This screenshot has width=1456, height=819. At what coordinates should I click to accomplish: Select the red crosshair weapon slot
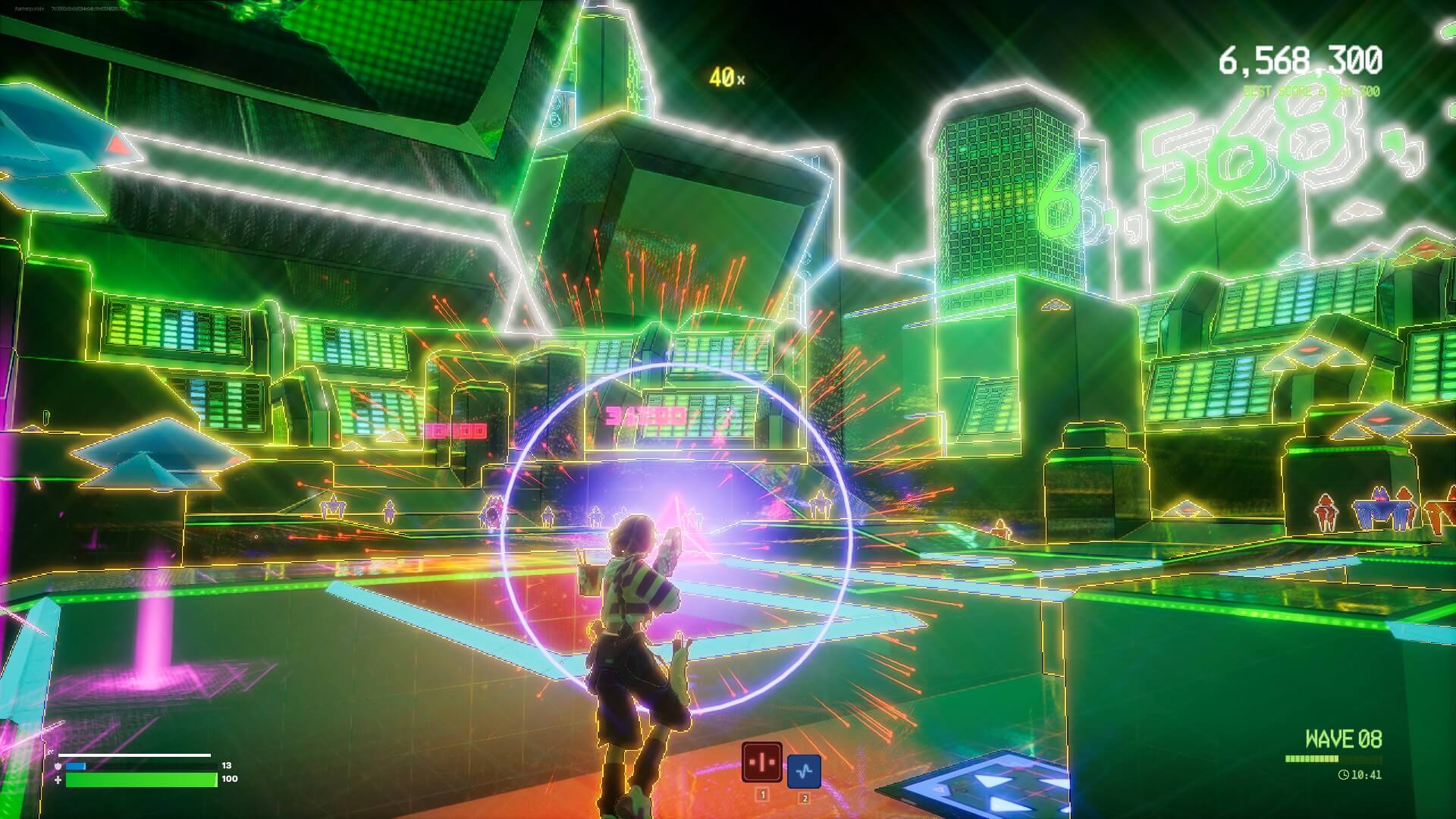tap(761, 761)
